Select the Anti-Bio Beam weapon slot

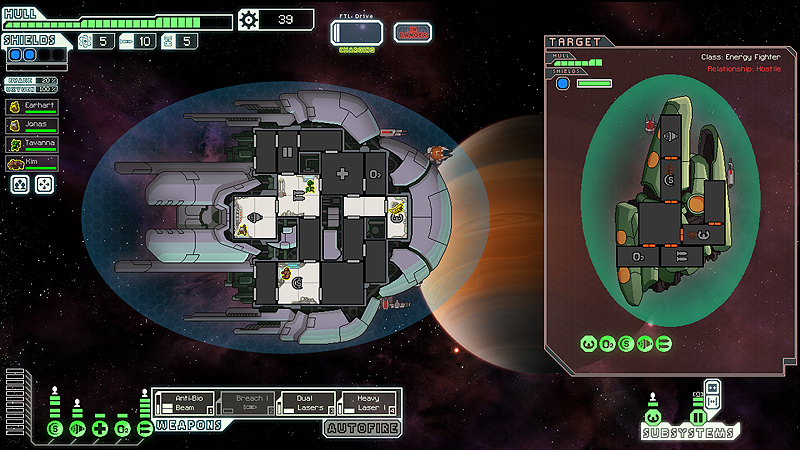pos(190,403)
